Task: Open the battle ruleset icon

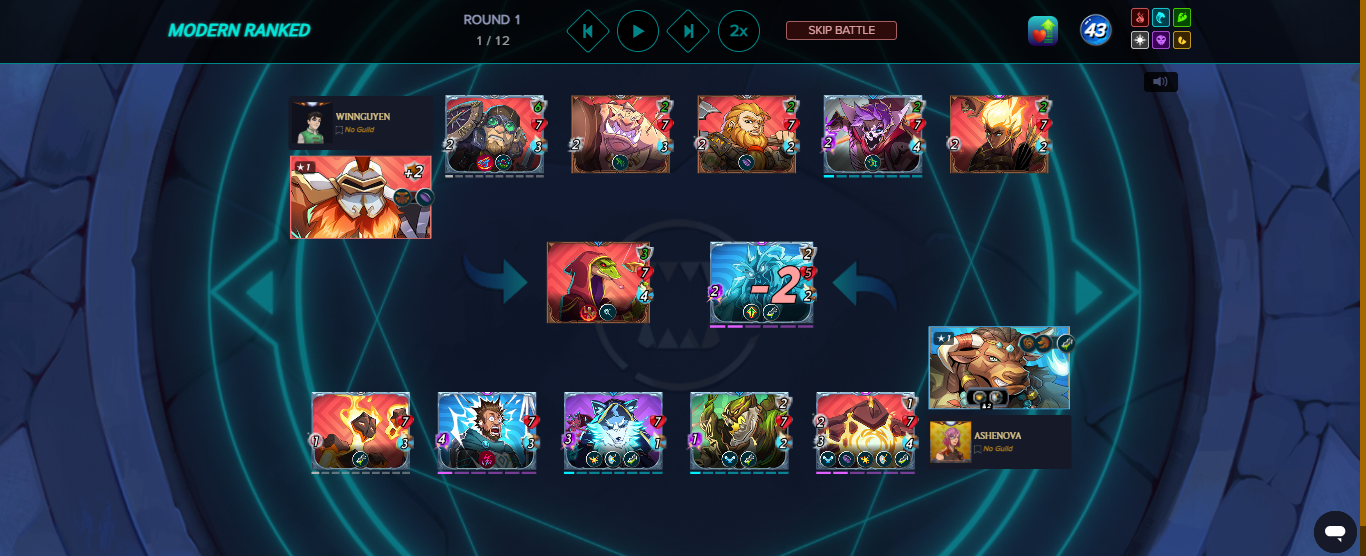Action: coord(1042,31)
